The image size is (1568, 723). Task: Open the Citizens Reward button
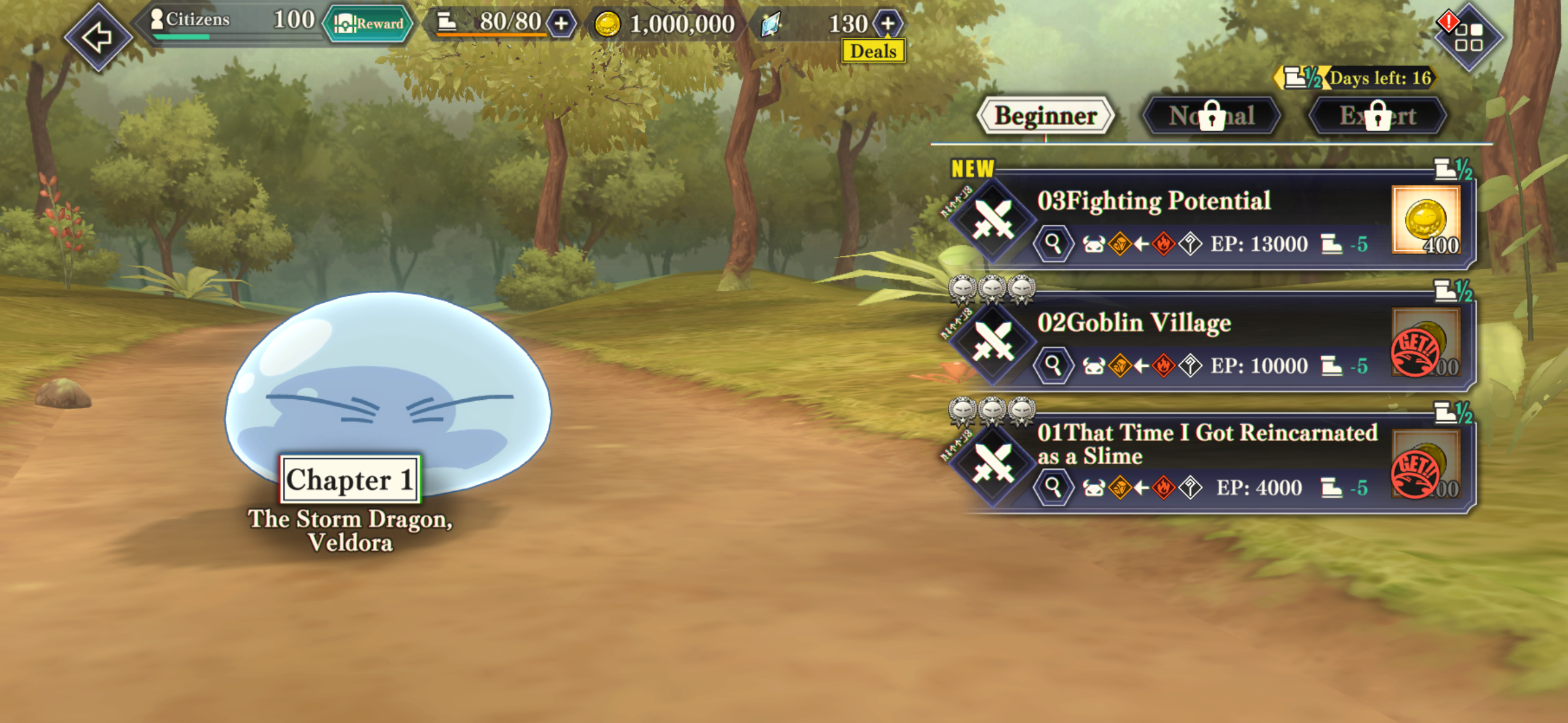point(368,24)
